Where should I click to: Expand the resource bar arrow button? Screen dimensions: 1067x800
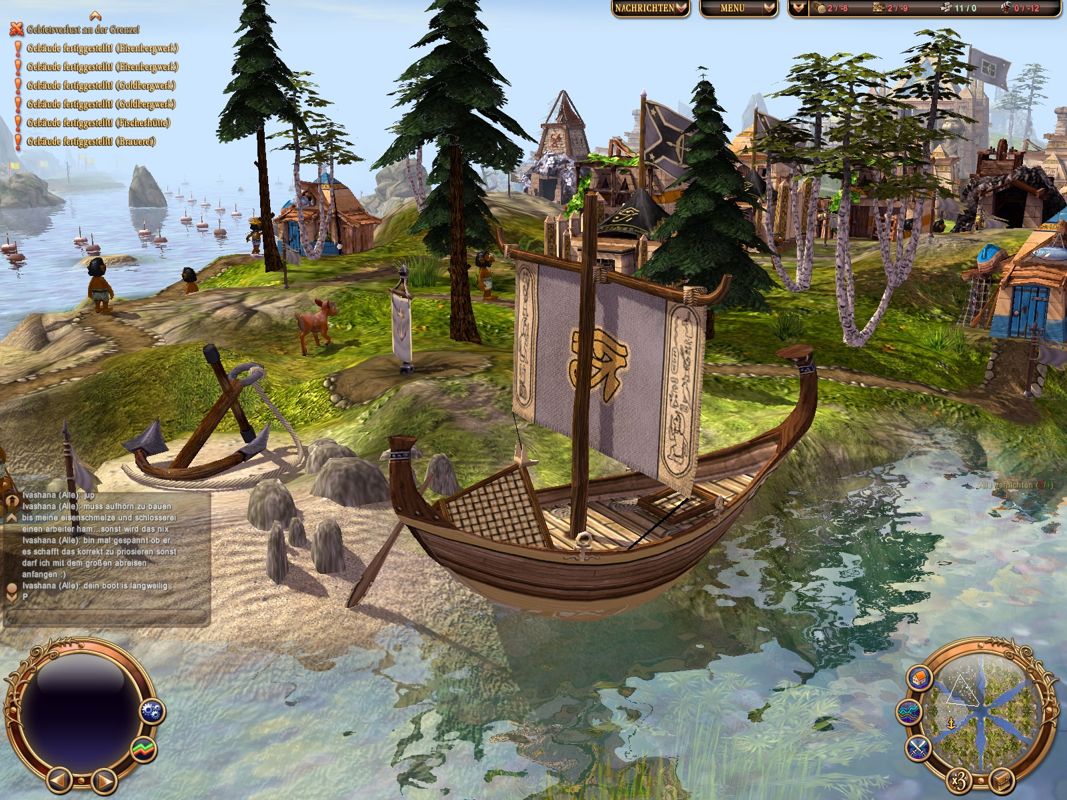(798, 8)
